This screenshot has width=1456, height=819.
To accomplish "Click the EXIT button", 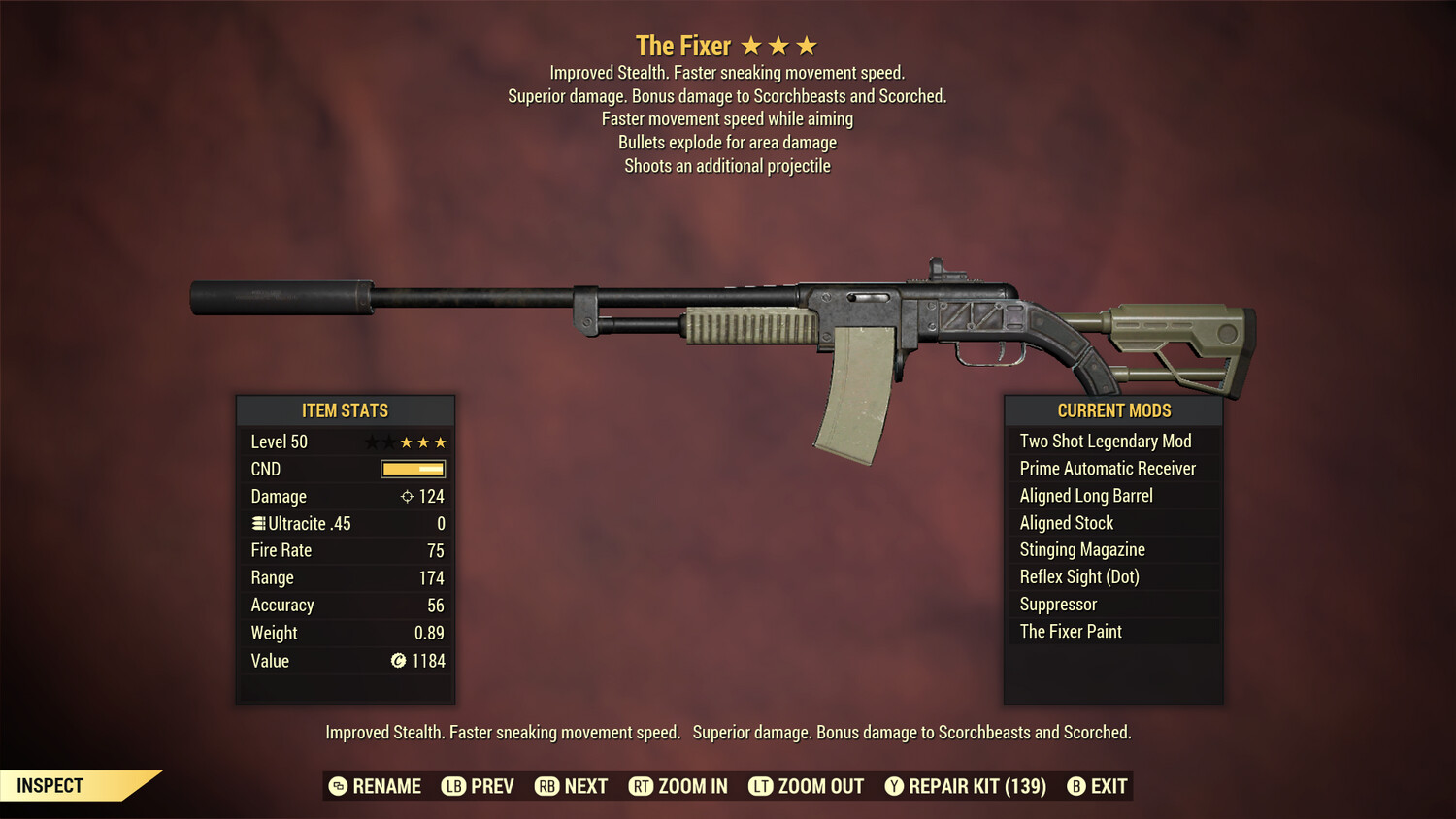I will tap(1100, 786).
